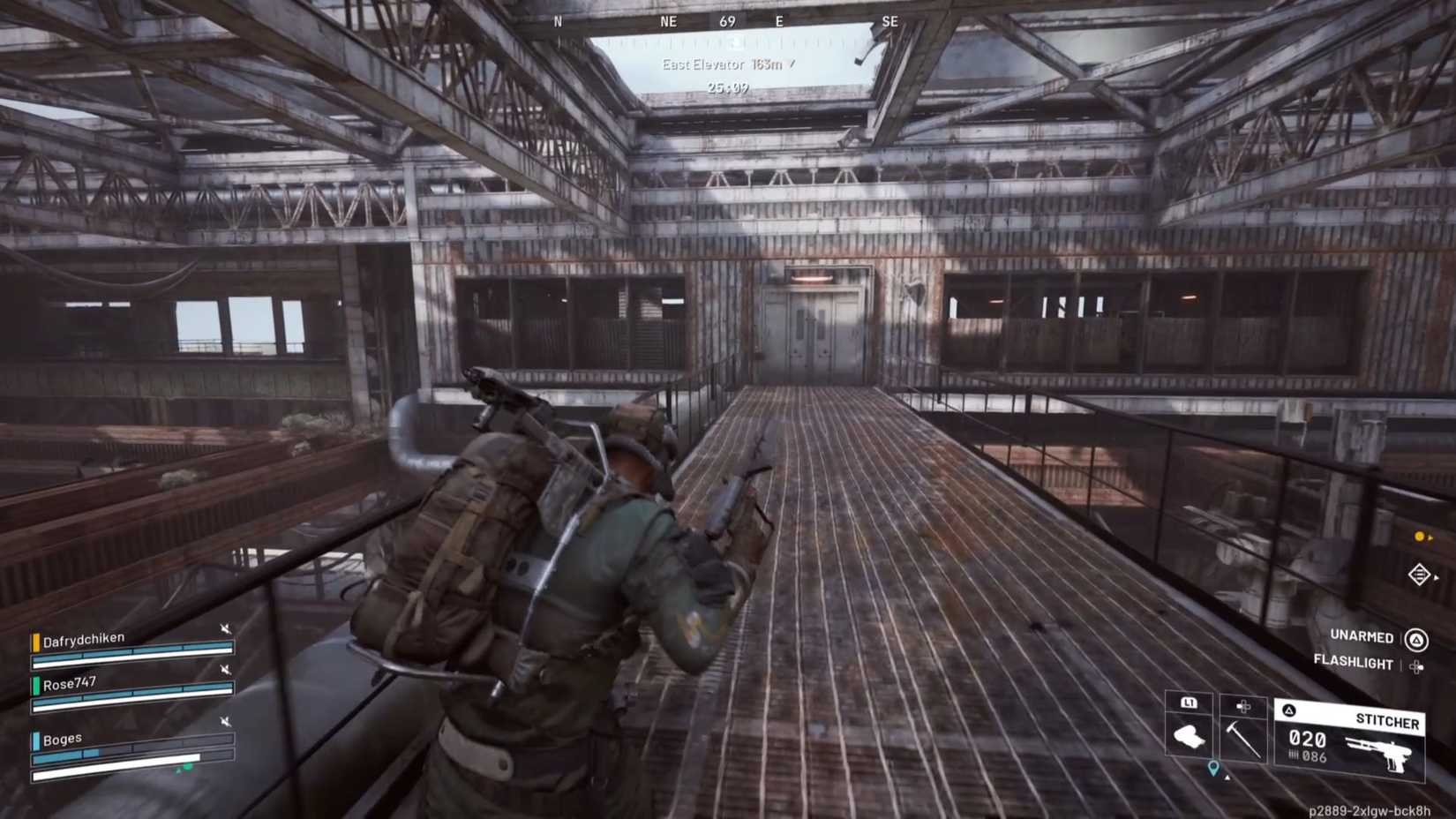1456x819 pixels.
Task: Expand the arrow below the map pin
Action: point(1227,778)
